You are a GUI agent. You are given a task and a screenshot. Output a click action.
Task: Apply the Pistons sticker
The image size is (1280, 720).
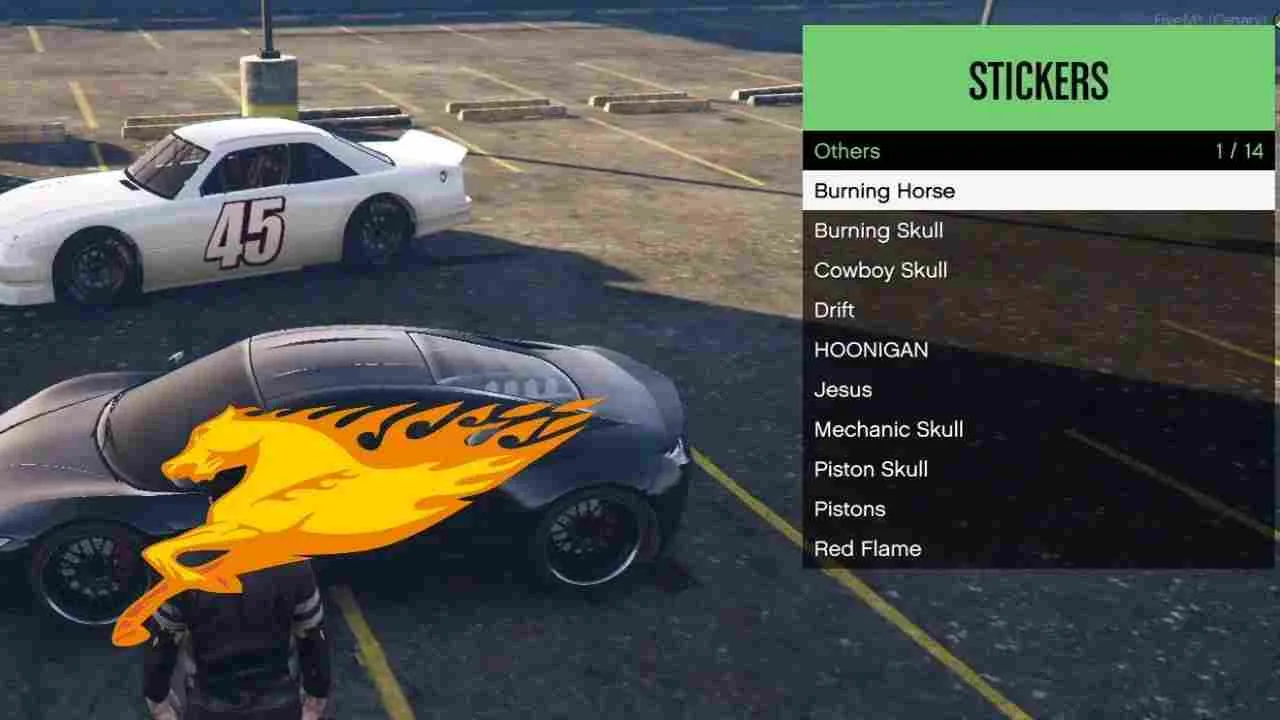[x=850, y=509]
